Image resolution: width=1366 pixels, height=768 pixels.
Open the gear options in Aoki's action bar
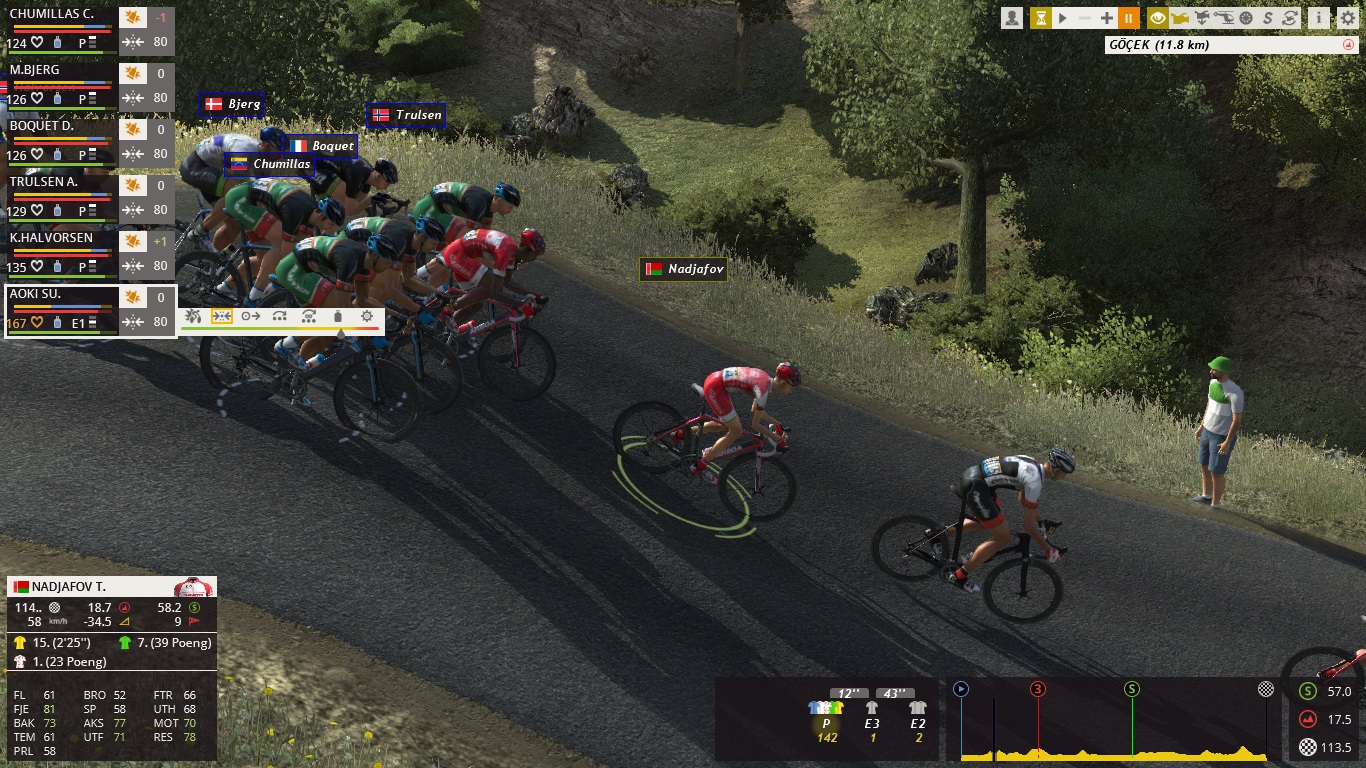pyautogui.click(x=367, y=316)
